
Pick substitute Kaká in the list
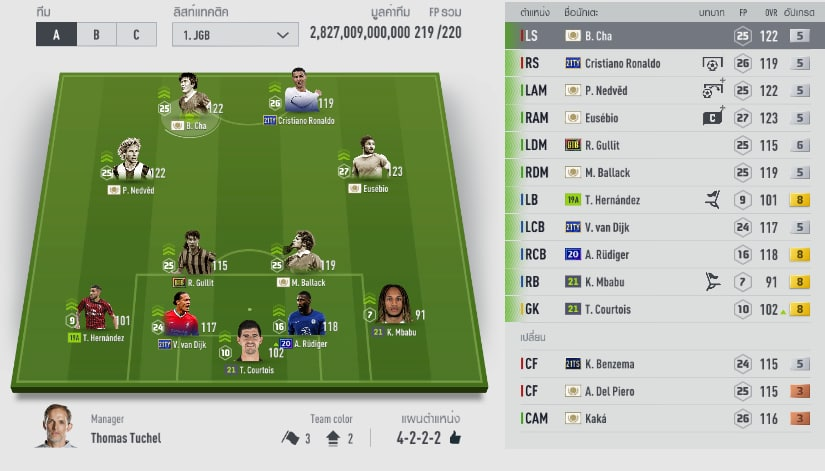(x=664, y=418)
